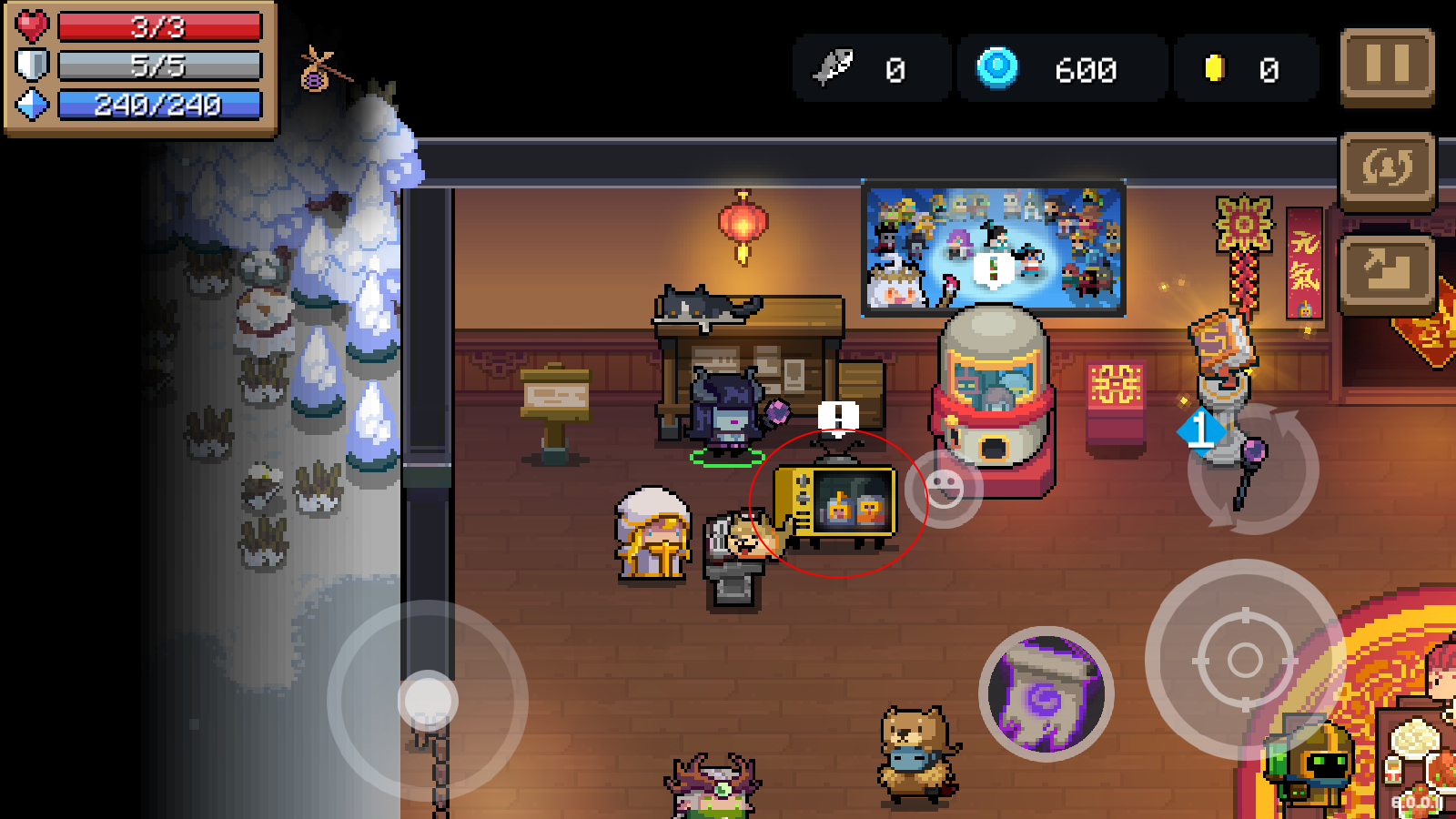Viewport: 1456px width, 819px height.
Task: Tap the crosshair attack button
Action: (1244, 660)
